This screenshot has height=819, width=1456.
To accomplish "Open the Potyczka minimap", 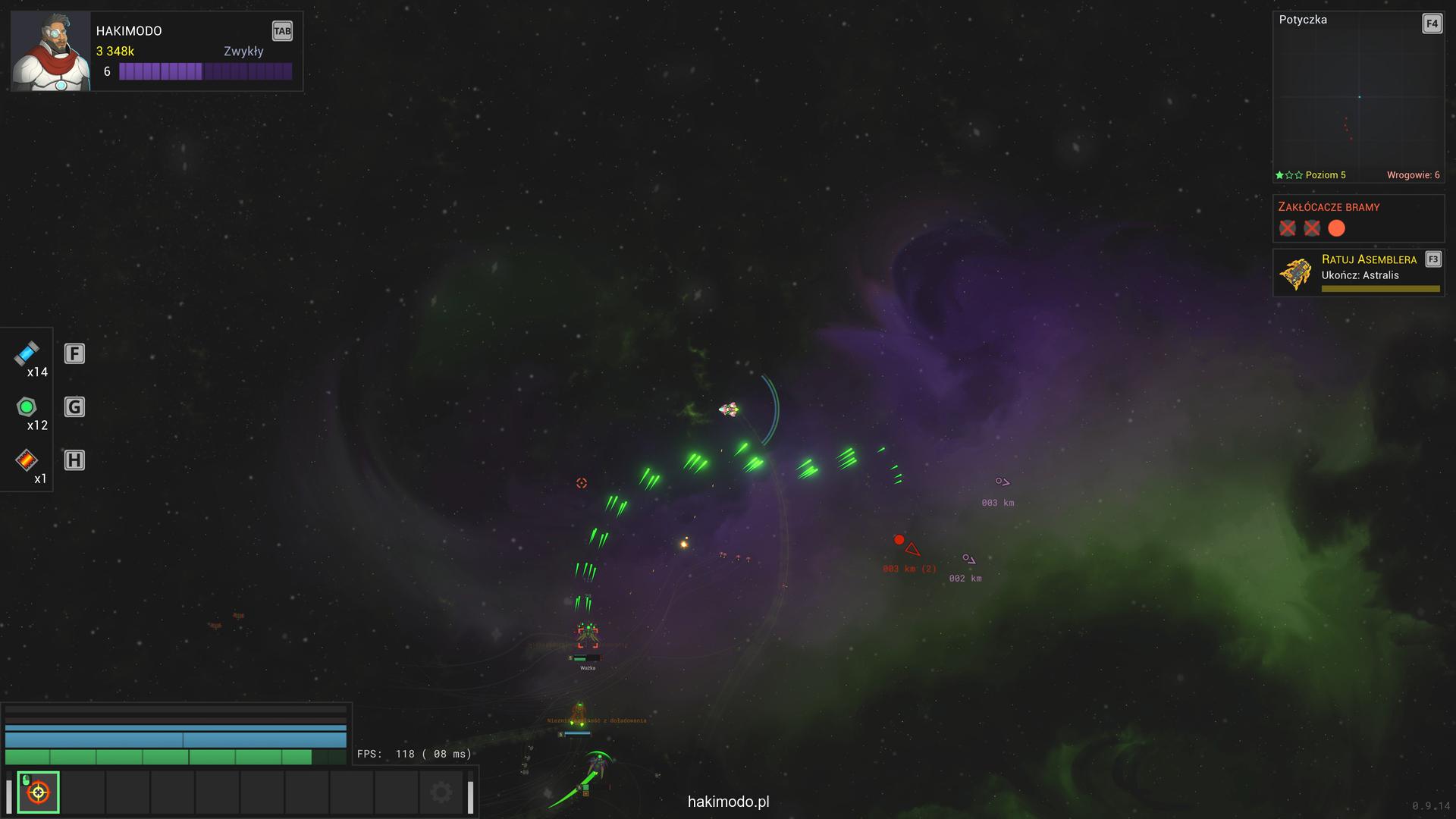I will [1358, 97].
